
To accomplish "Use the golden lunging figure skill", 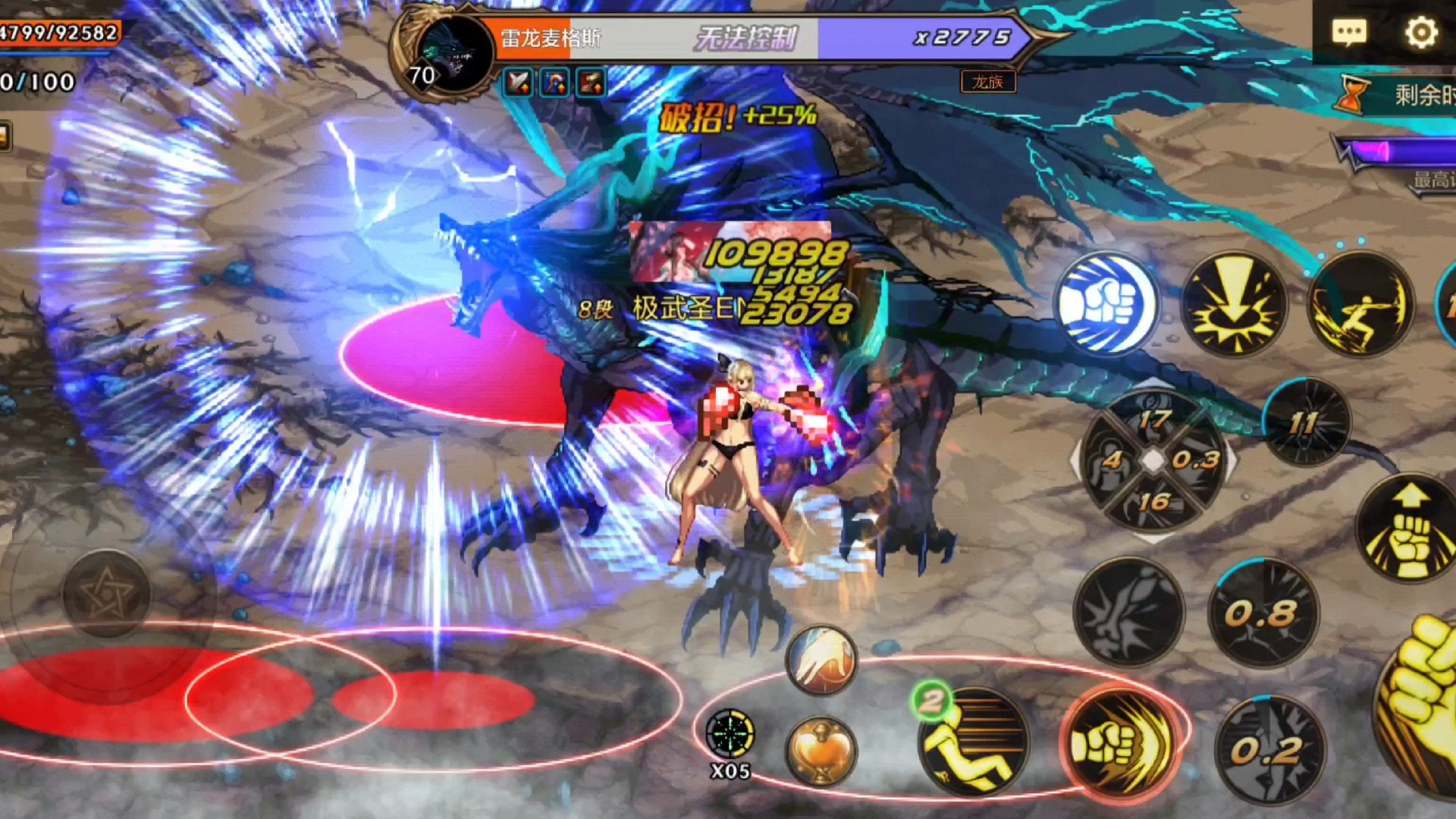I will click(x=1361, y=303).
